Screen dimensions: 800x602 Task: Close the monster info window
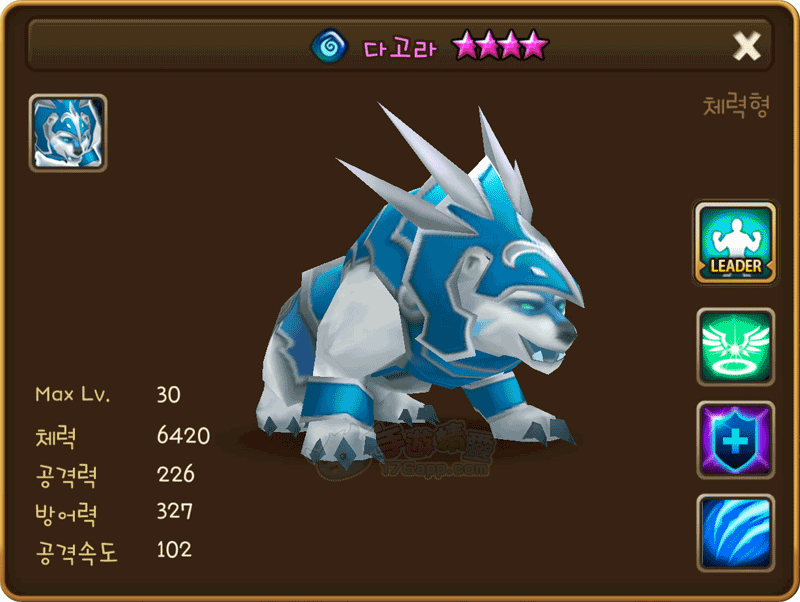747,45
